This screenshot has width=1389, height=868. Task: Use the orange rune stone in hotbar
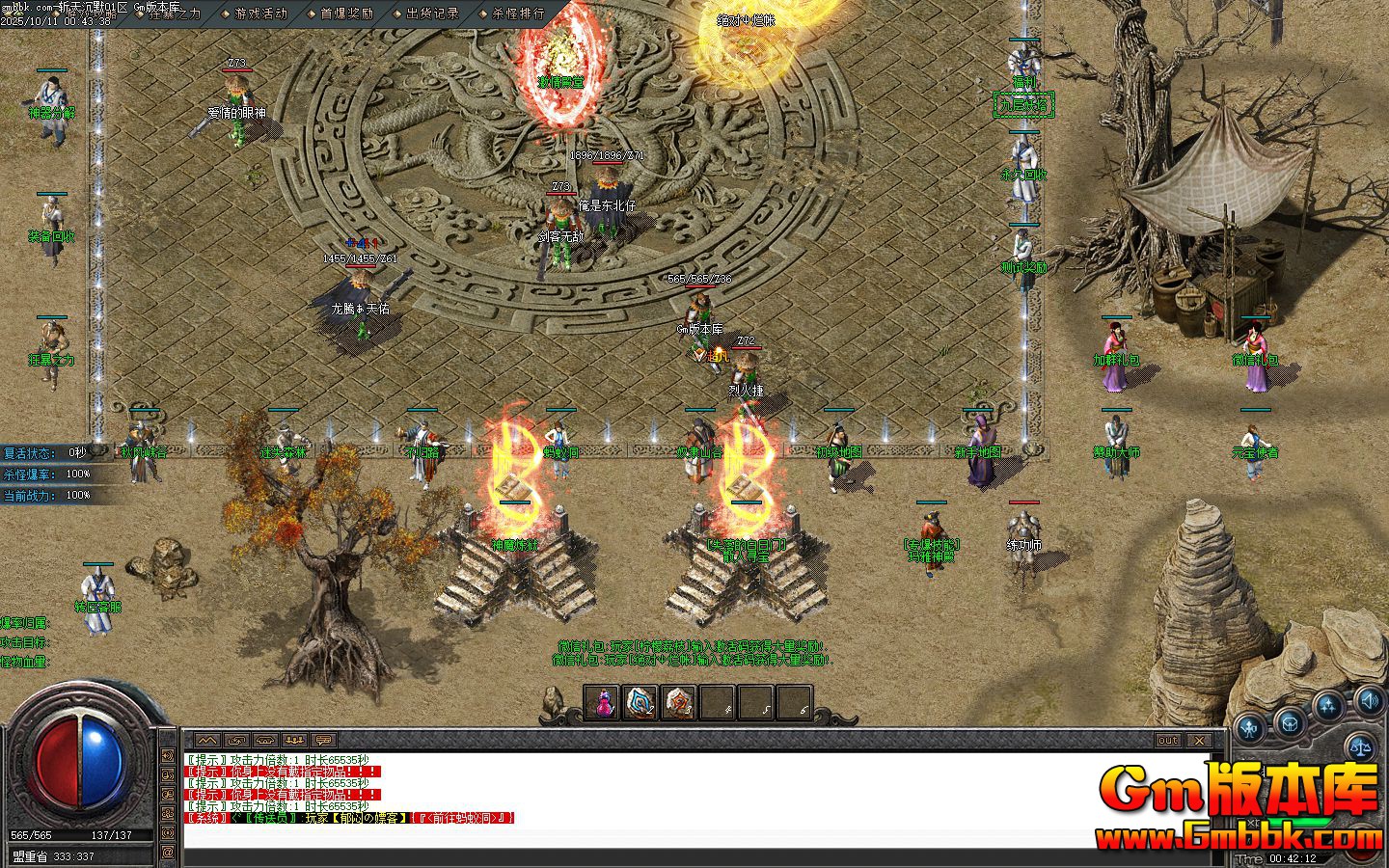679,703
